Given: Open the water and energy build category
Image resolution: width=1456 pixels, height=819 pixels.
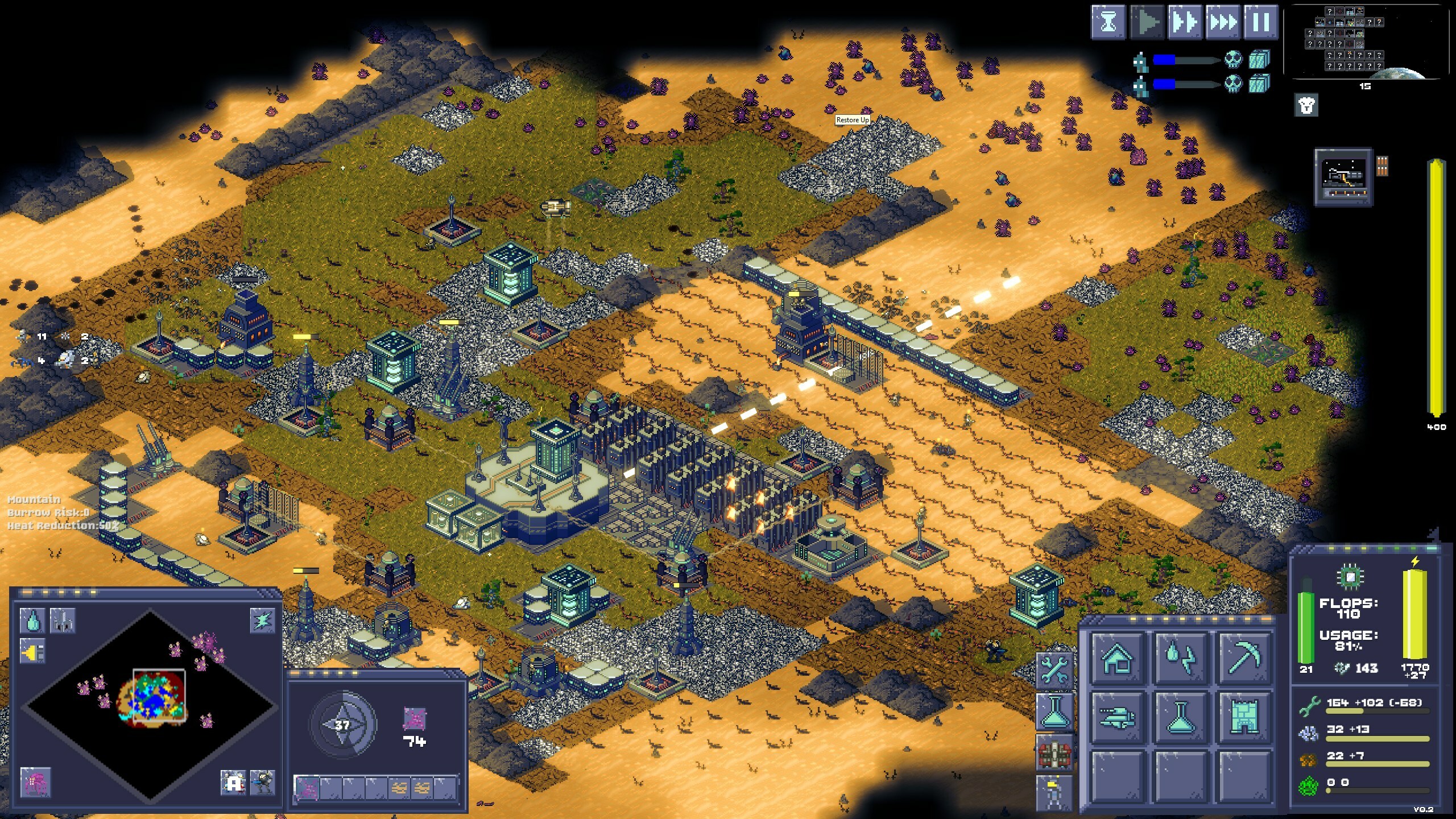Looking at the screenshot, I should tap(1181, 657).
